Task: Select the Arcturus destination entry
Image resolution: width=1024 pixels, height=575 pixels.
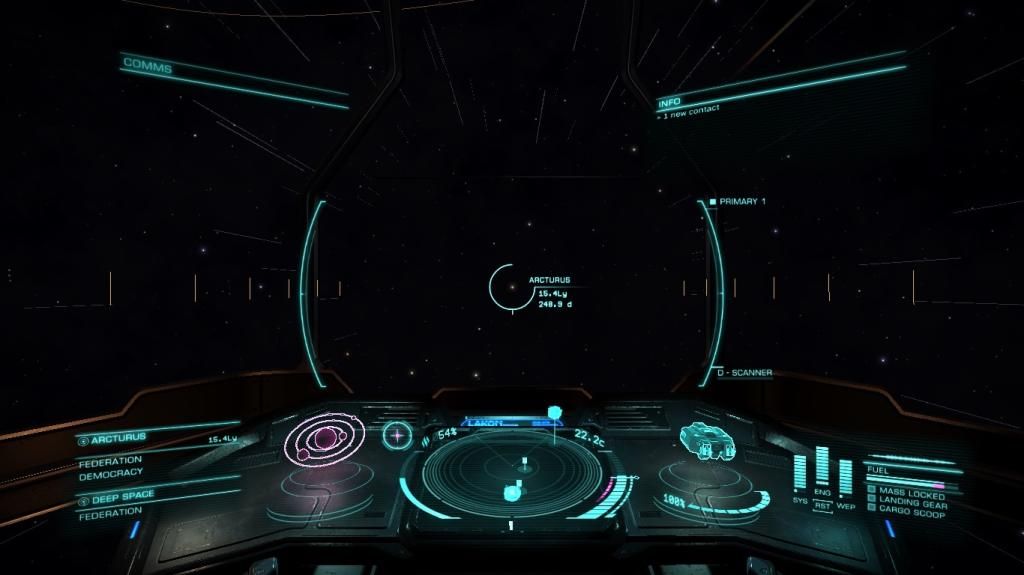Action: point(120,438)
